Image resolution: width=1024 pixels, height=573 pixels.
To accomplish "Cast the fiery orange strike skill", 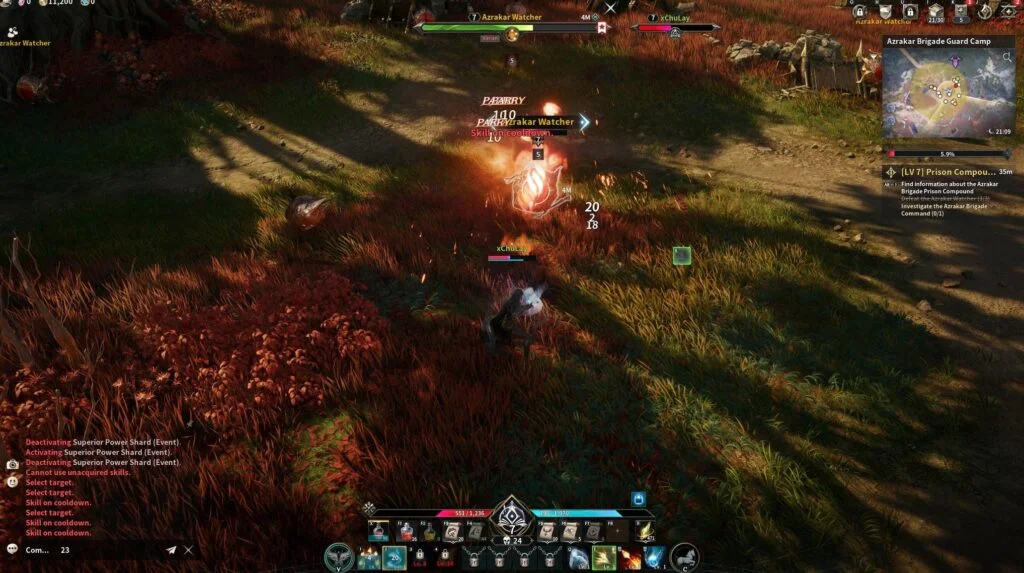I will [x=630, y=557].
